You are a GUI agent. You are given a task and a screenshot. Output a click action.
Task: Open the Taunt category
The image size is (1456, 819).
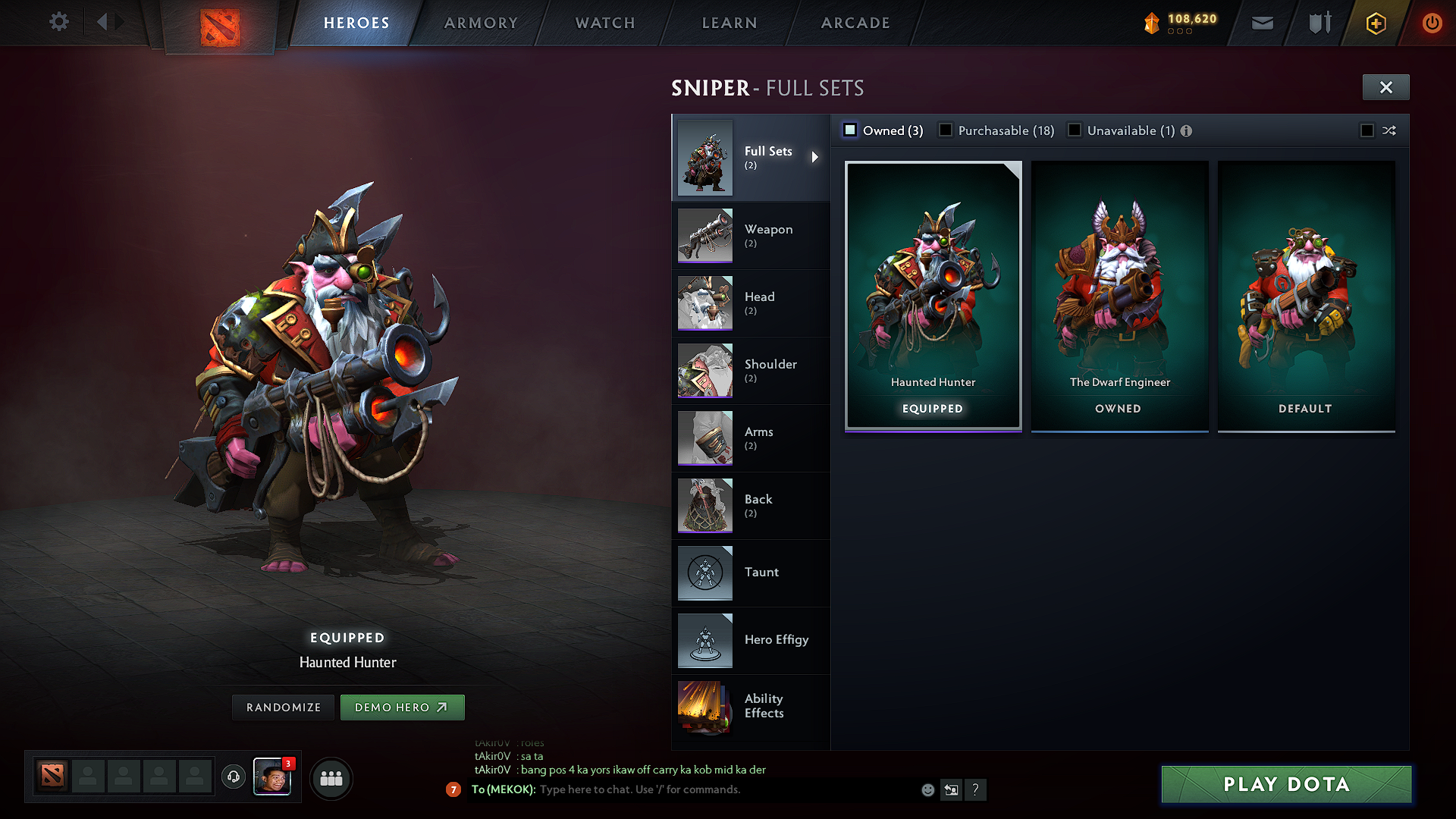pos(751,573)
